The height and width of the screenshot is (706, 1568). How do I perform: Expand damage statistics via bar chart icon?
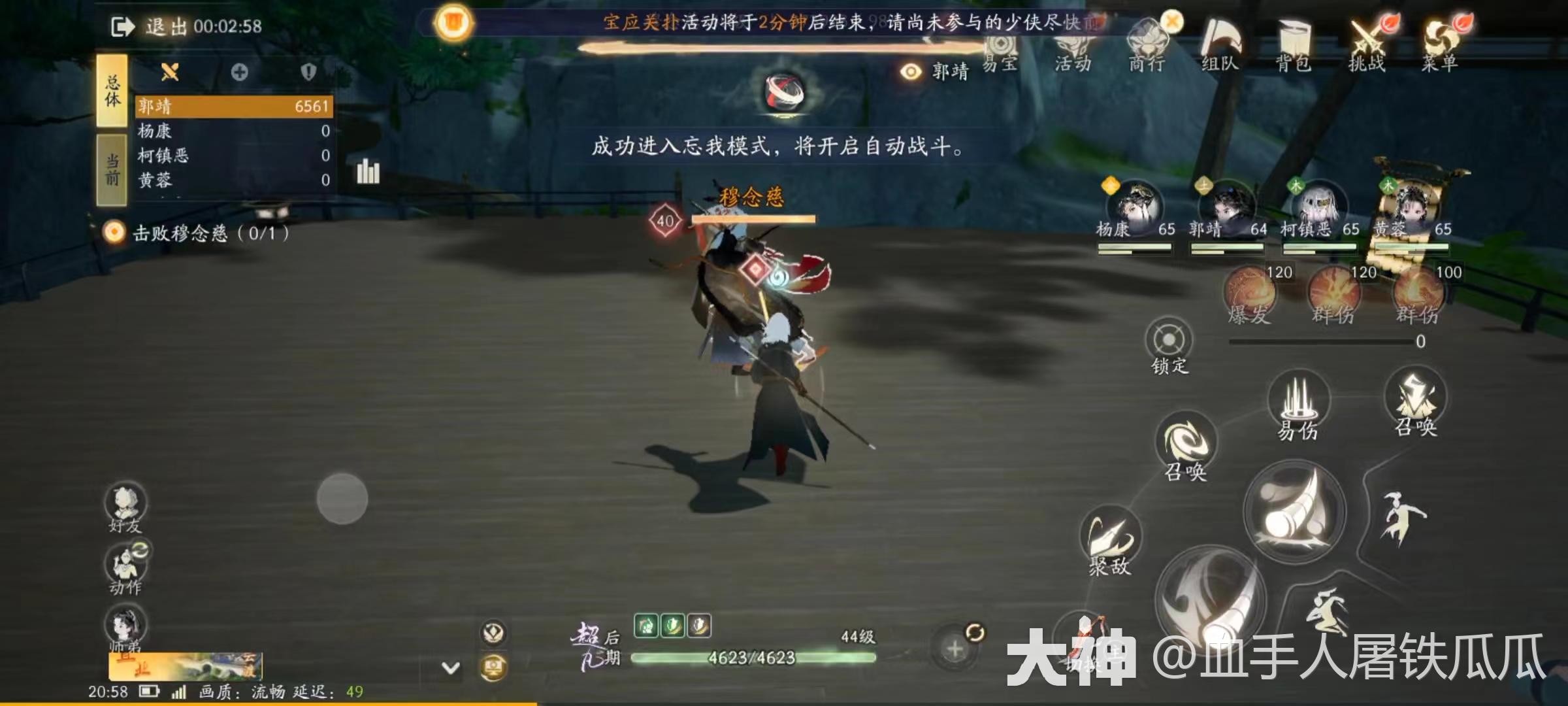(368, 171)
